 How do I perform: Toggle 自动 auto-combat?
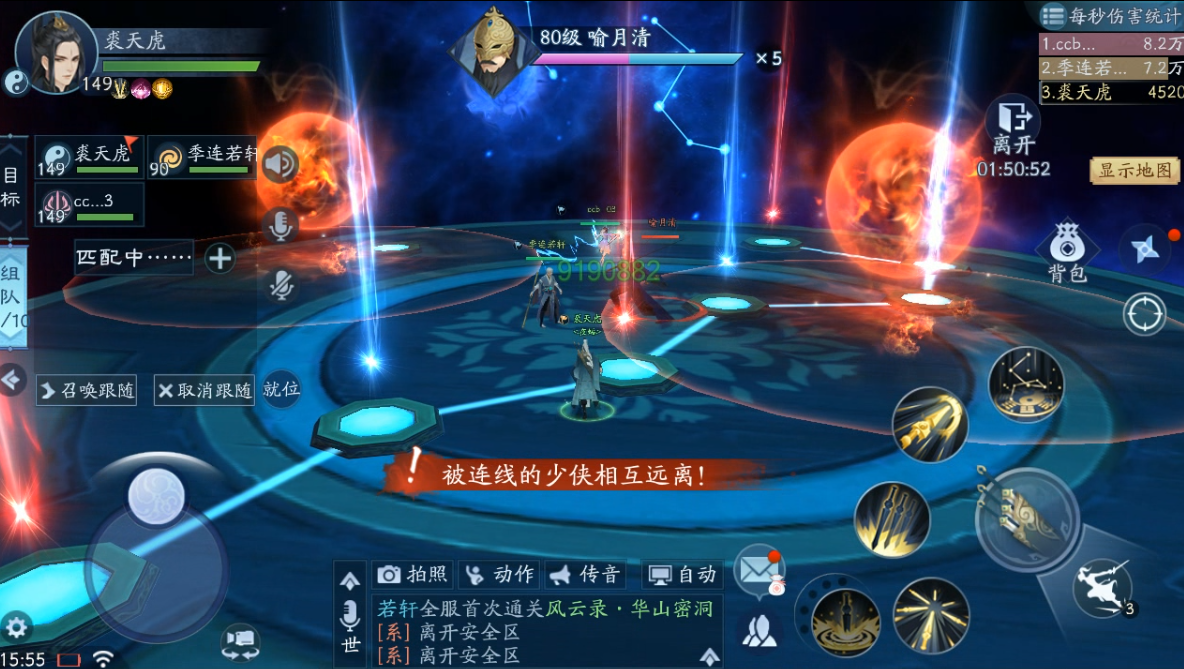pos(683,574)
